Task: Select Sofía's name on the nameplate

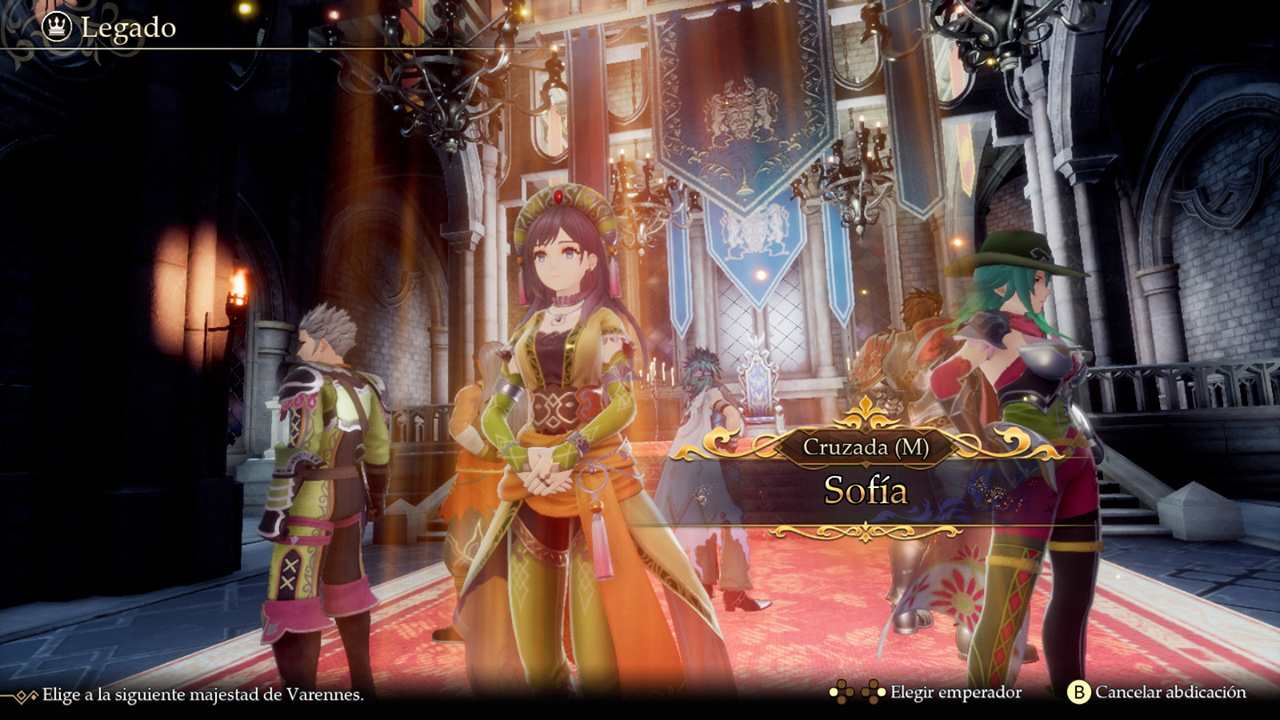Action: (868, 491)
